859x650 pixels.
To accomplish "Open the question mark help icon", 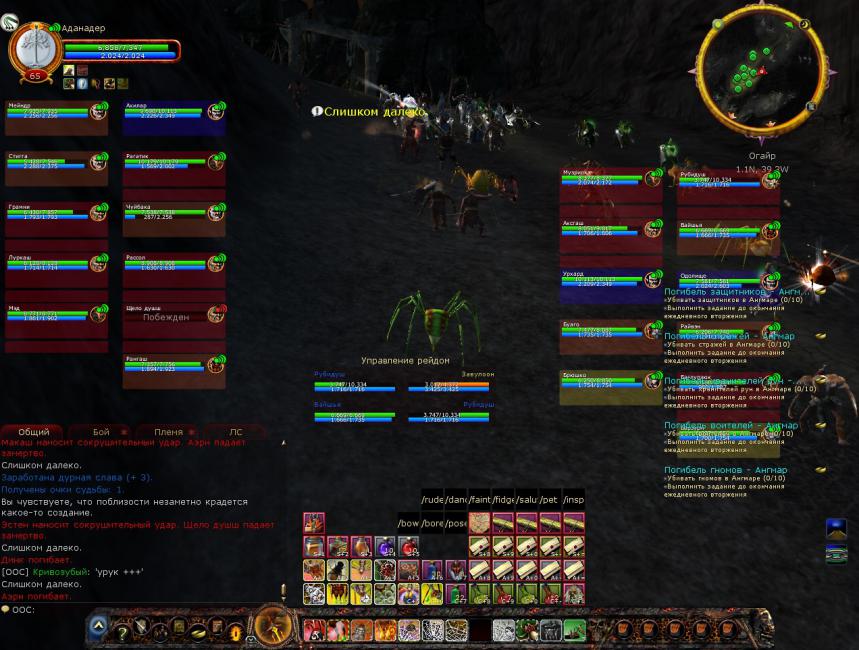I will coord(121,631).
